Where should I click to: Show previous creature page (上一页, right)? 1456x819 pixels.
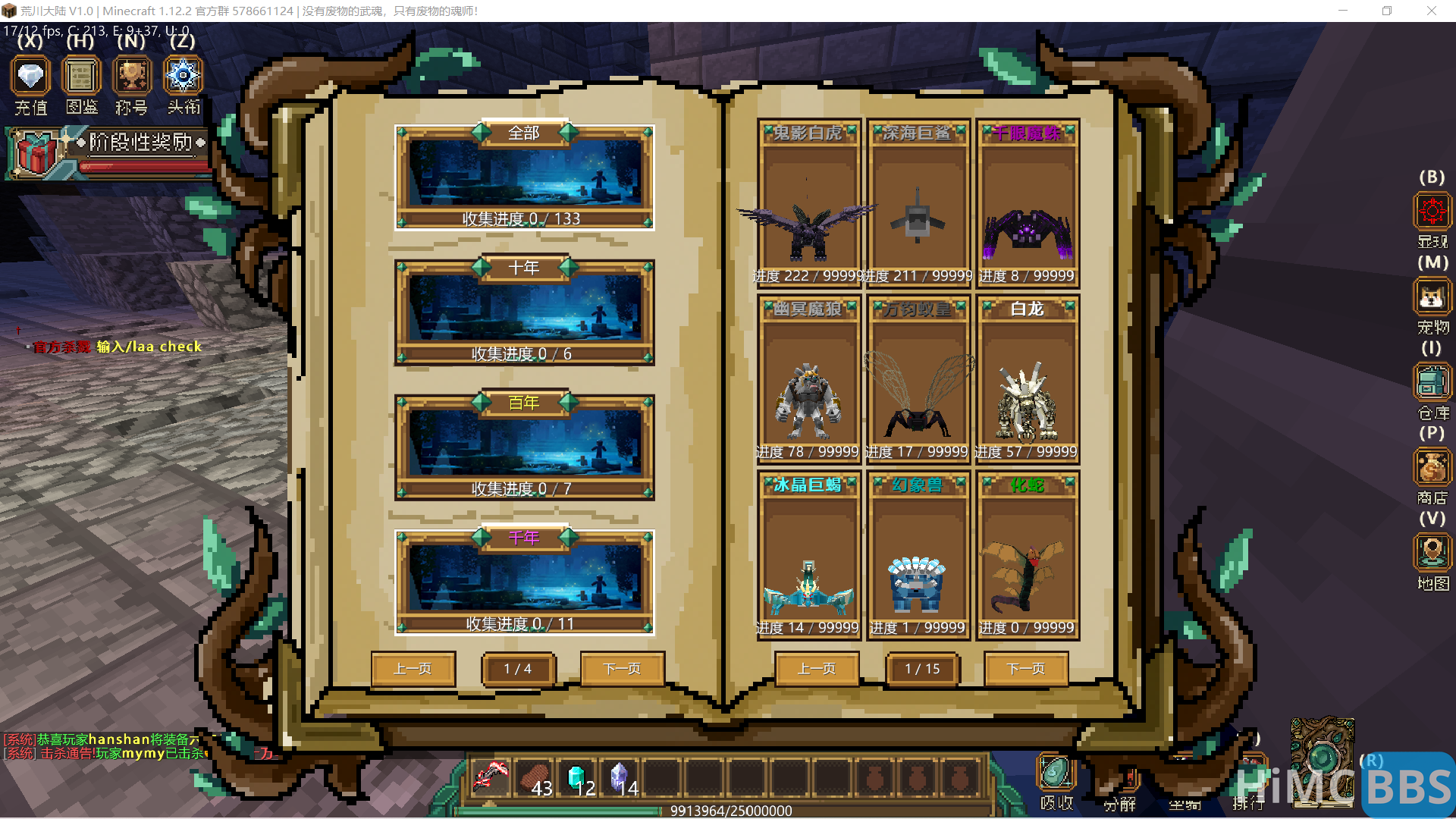pos(817,669)
